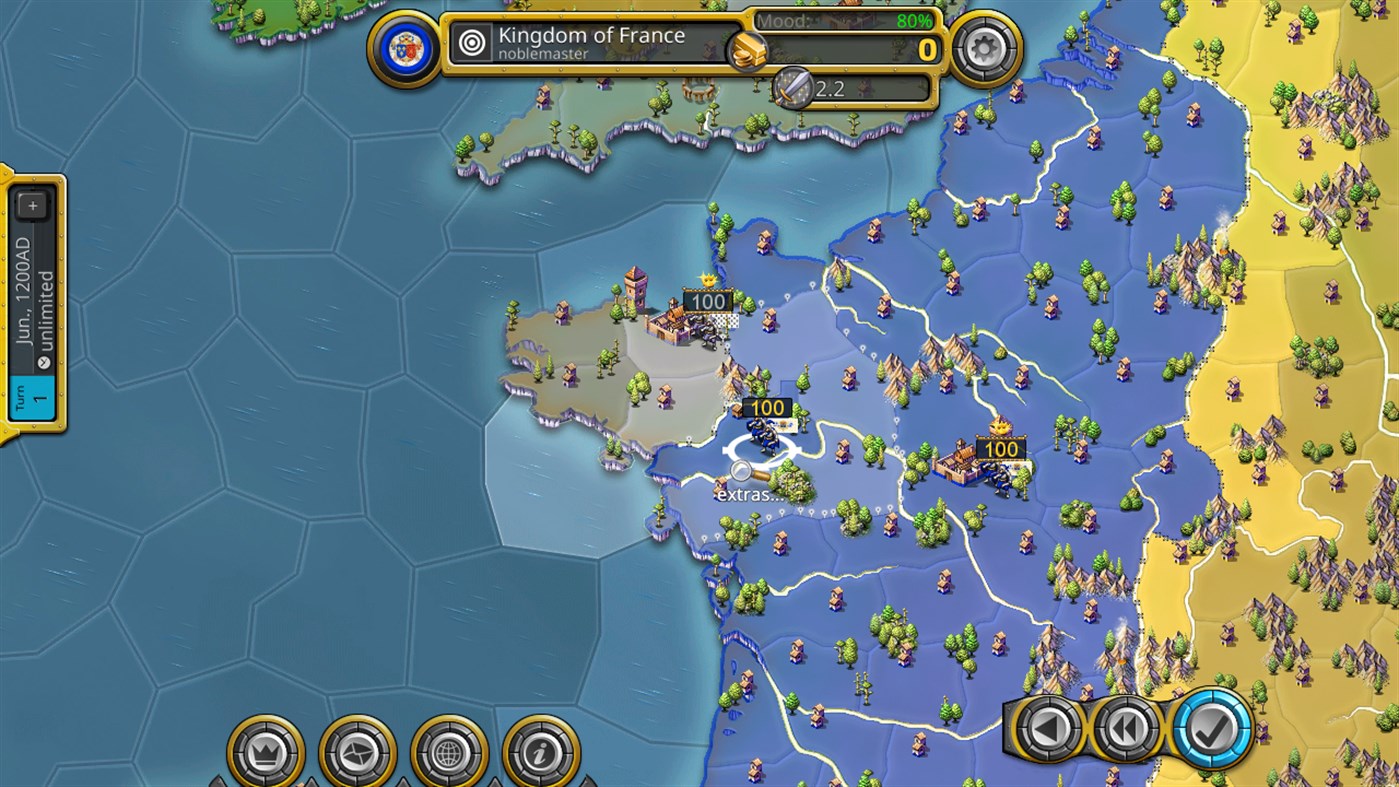Click the French coat of arms emblem

(404, 44)
